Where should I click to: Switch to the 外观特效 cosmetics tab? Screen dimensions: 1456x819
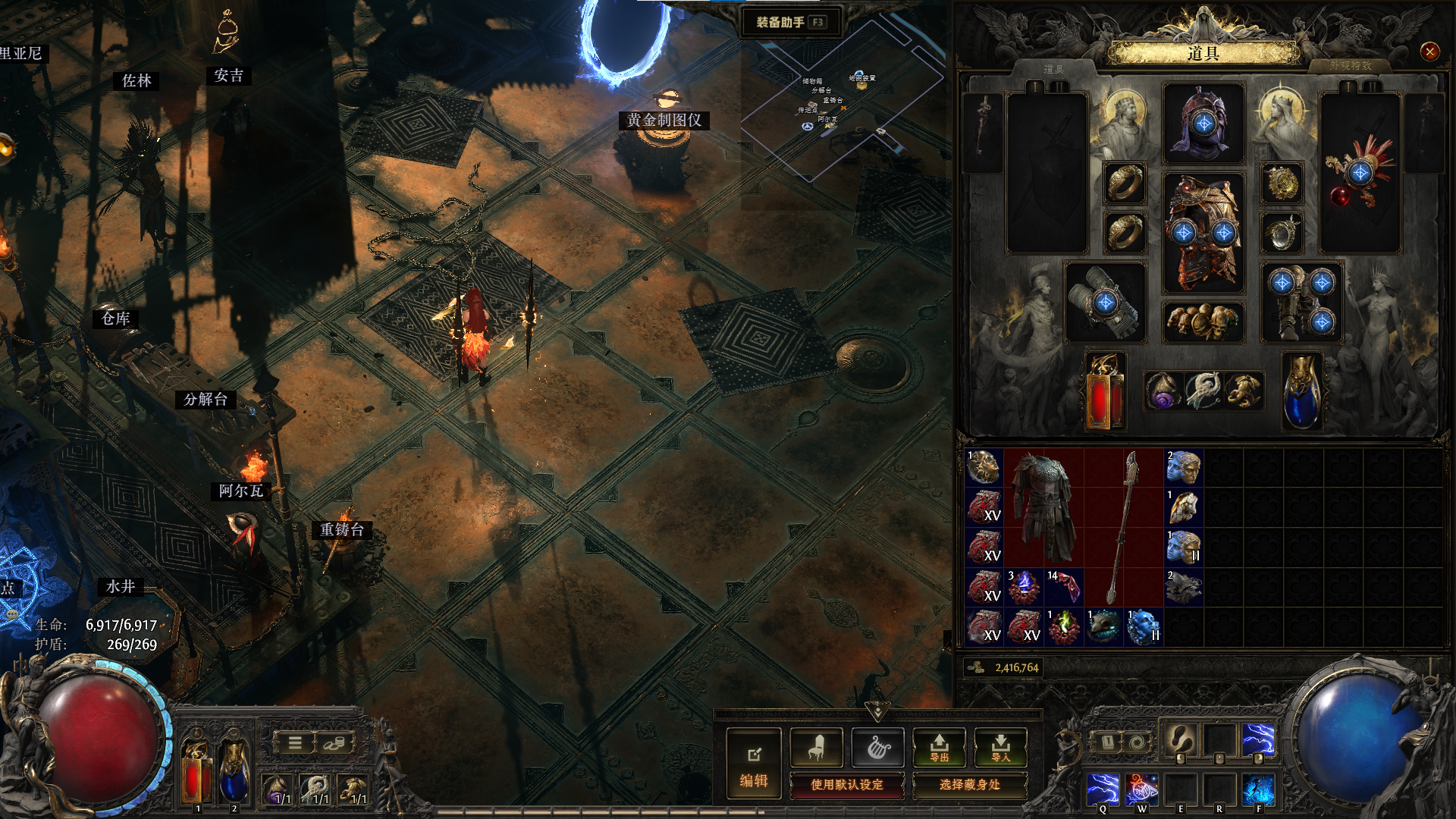tap(1350, 66)
